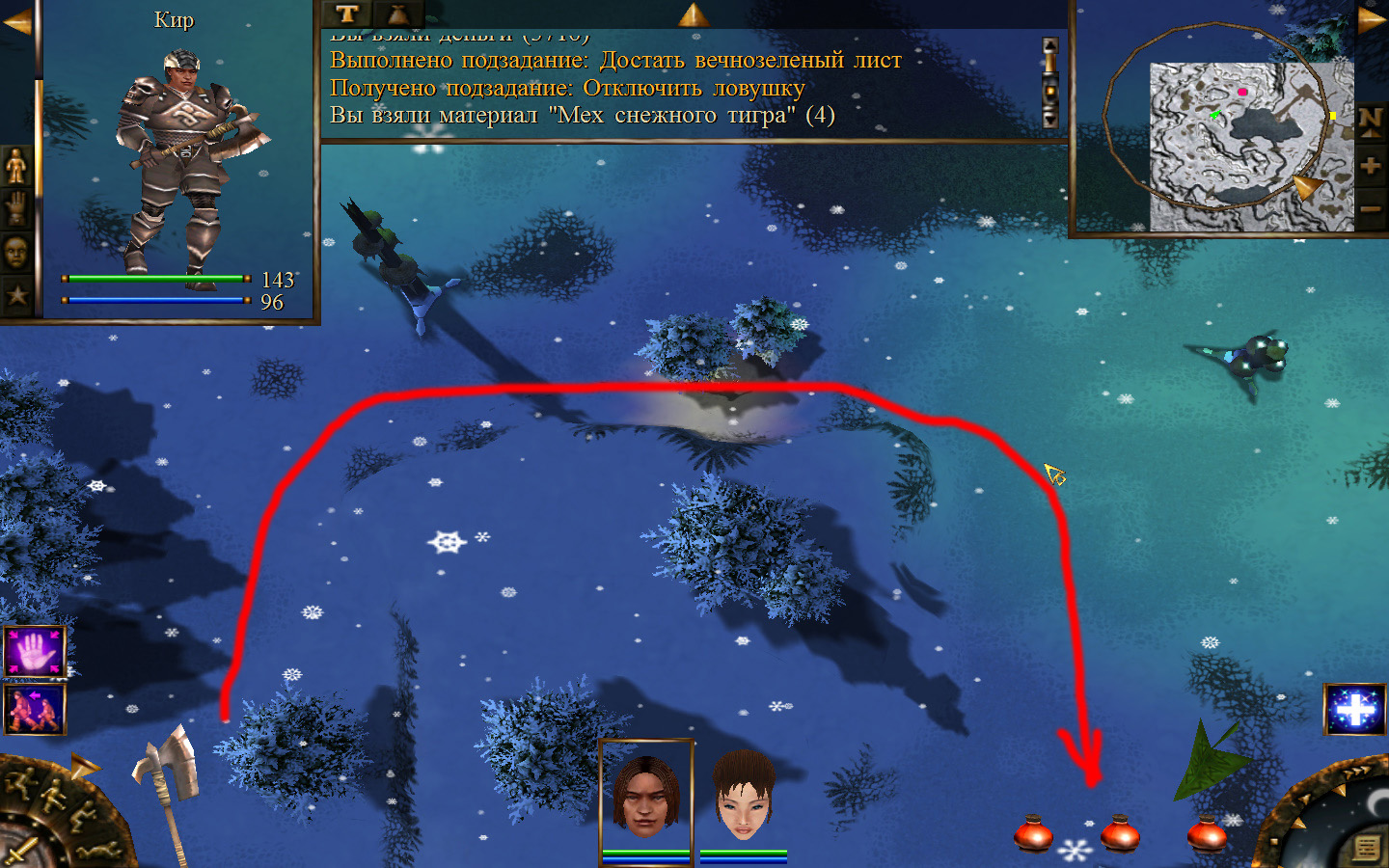Zoom in the minimap with the plus button

point(1371,166)
